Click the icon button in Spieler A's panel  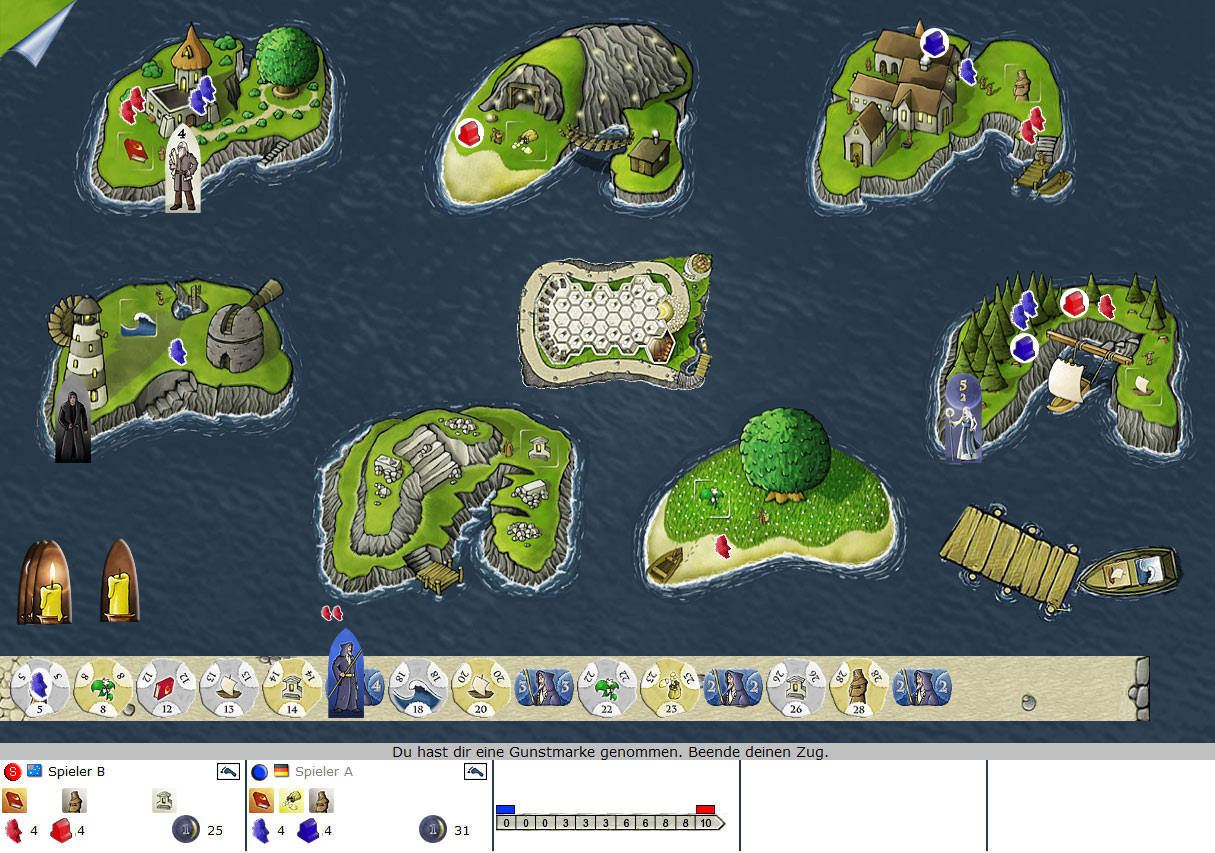coord(476,771)
